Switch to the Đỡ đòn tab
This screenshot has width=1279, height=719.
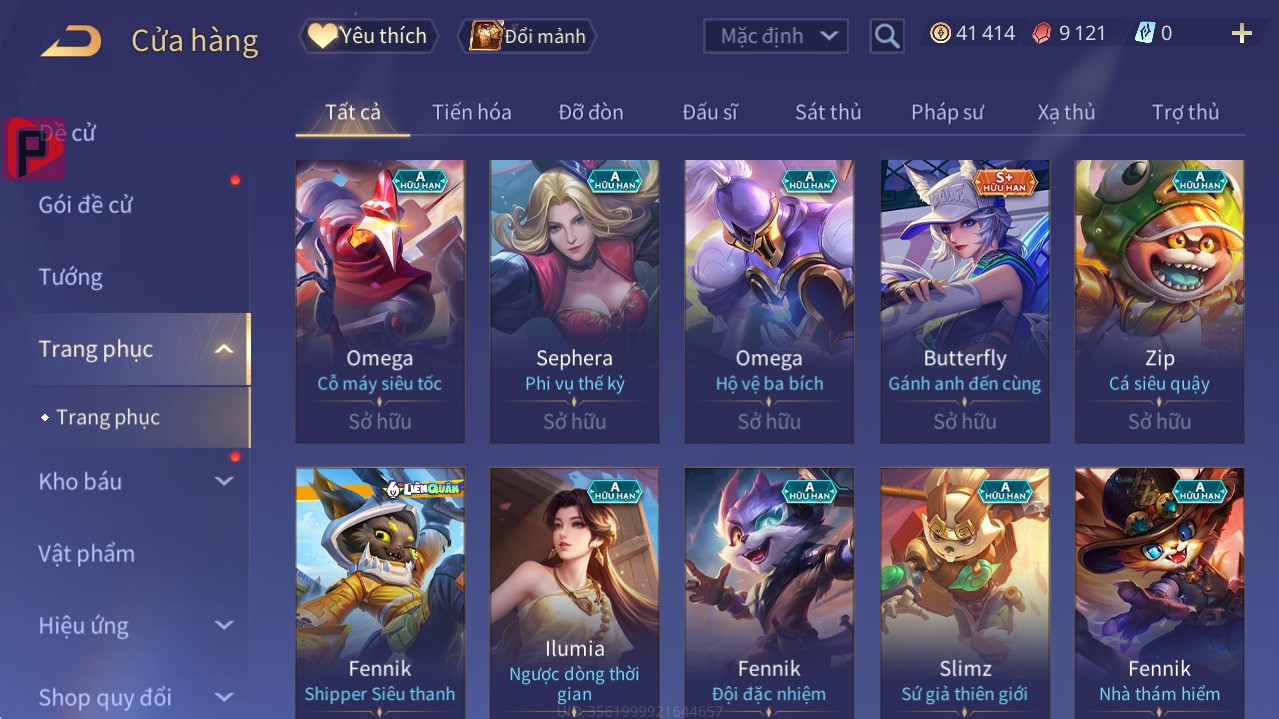tap(590, 112)
